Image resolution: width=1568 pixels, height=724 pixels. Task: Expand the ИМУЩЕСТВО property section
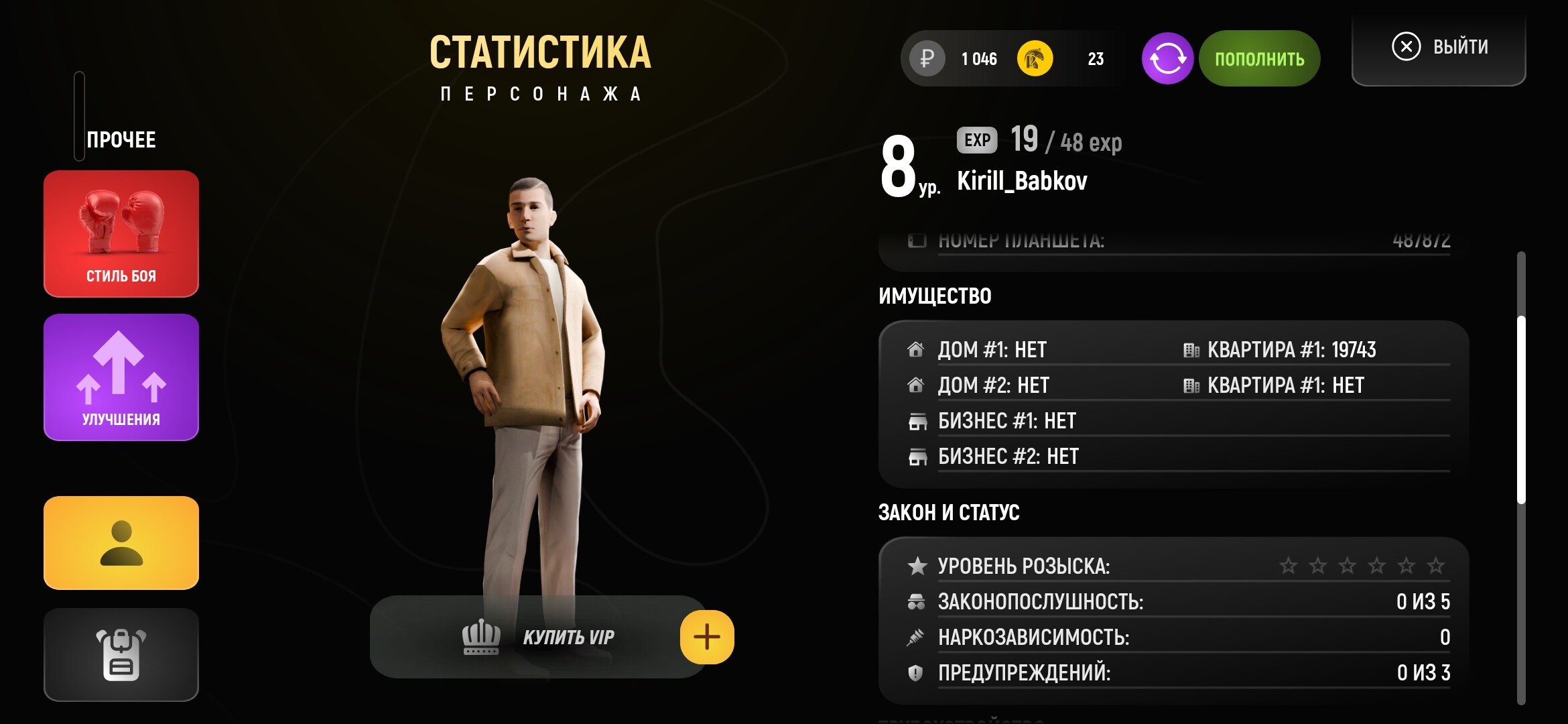click(x=935, y=295)
